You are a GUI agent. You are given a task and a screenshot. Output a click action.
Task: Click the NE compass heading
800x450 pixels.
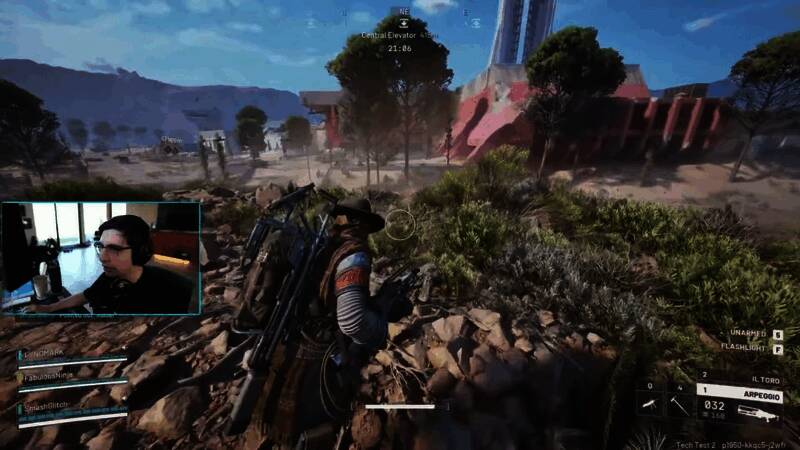[404, 12]
